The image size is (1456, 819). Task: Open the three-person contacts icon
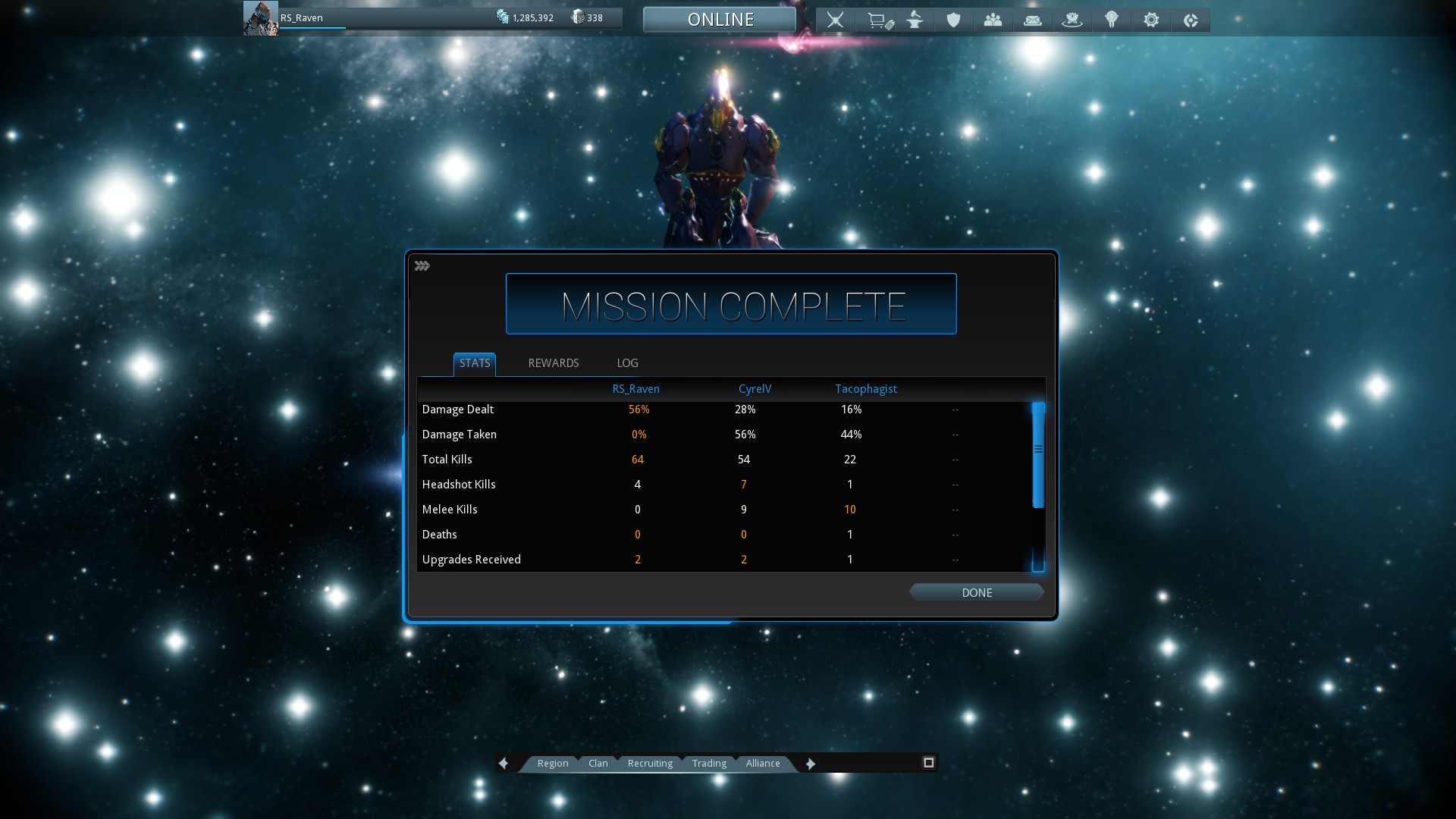click(x=993, y=20)
